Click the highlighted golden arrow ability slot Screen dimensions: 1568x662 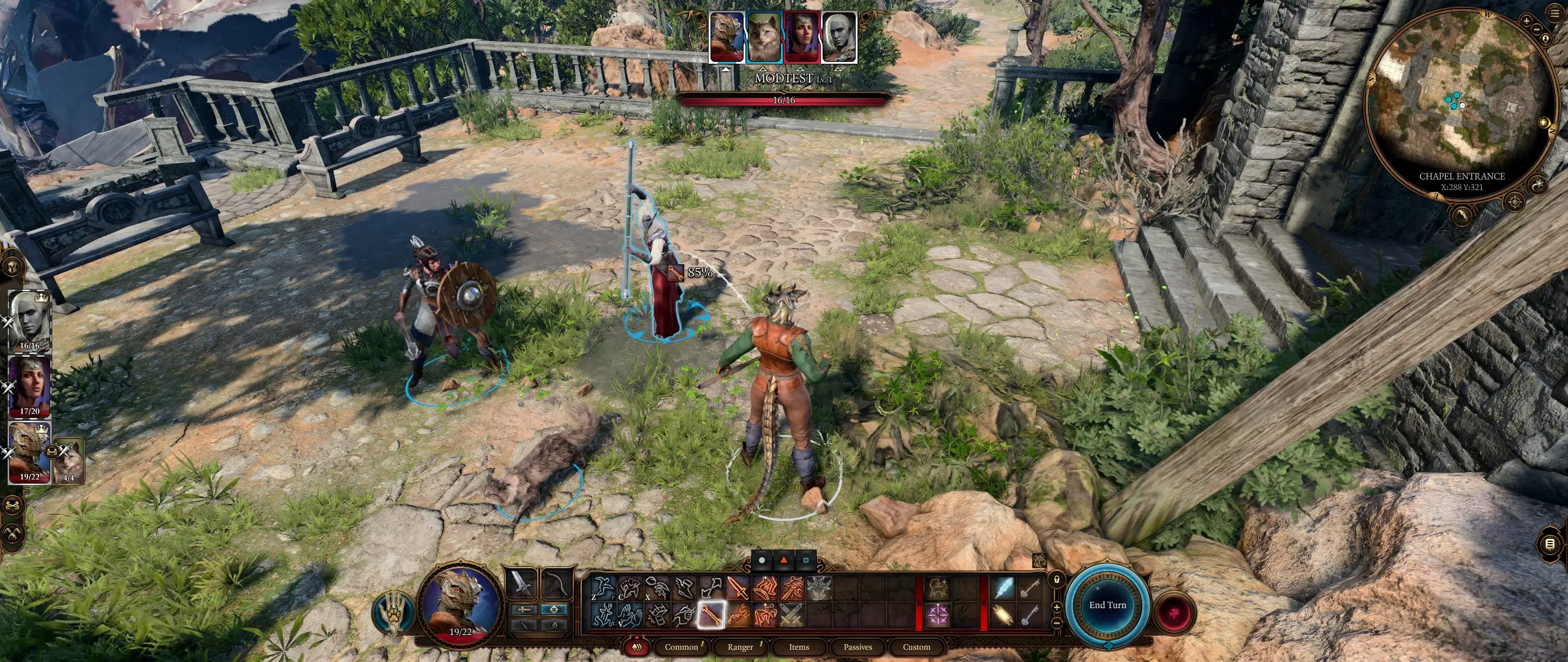pyautogui.click(x=711, y=615)
